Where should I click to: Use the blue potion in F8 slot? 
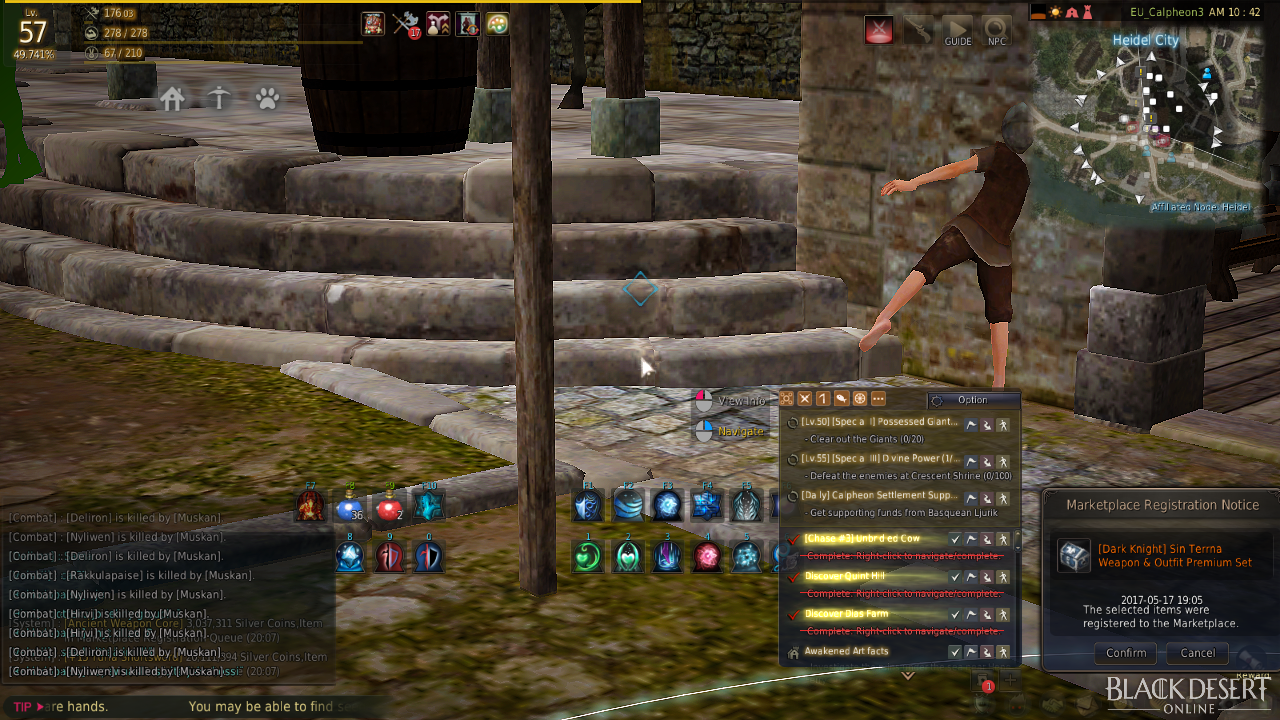click(x=349, y=508)
